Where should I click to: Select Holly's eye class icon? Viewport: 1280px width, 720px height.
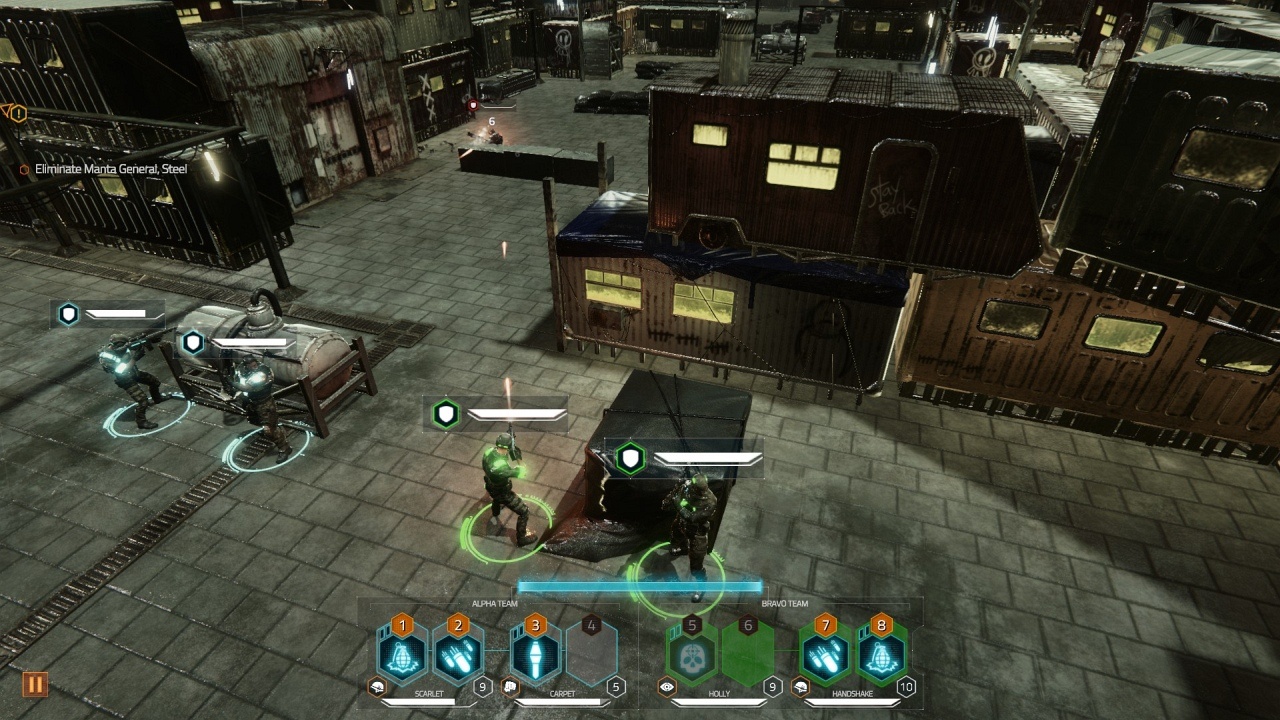coord(665,686)
